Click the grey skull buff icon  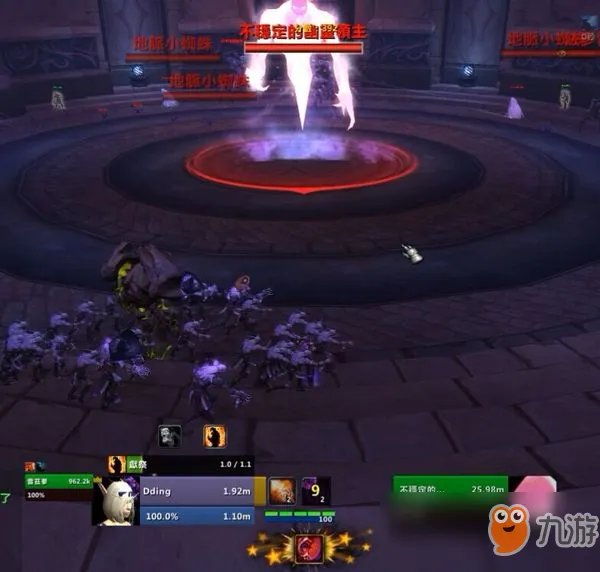point(170,436)
